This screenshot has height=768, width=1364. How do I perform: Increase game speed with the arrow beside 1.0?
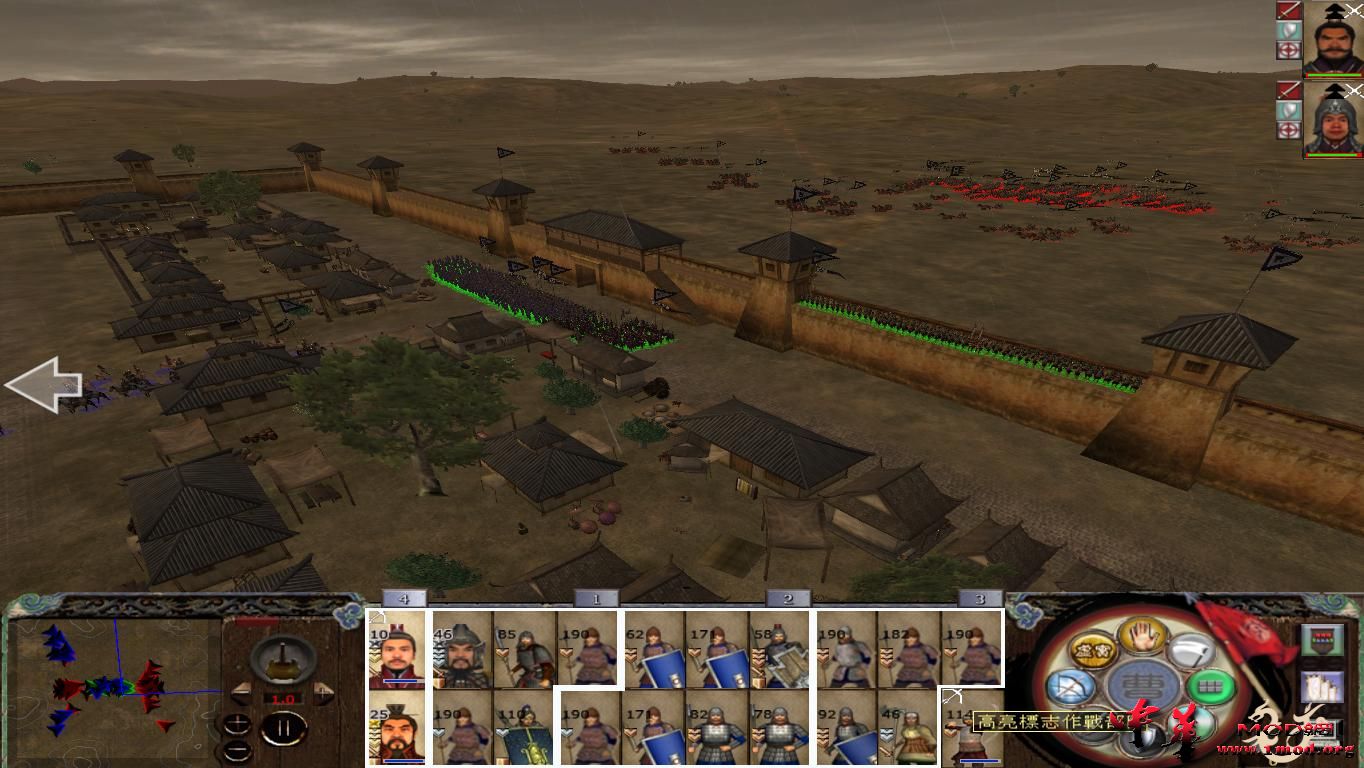(322, 692)
